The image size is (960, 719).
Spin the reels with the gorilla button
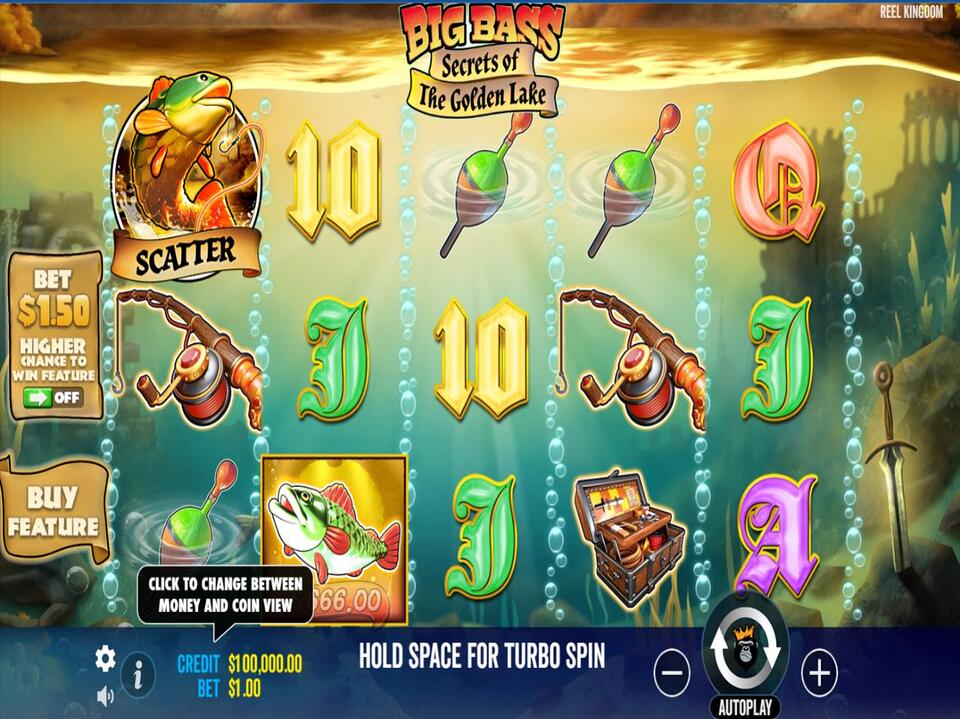point(745,652)
